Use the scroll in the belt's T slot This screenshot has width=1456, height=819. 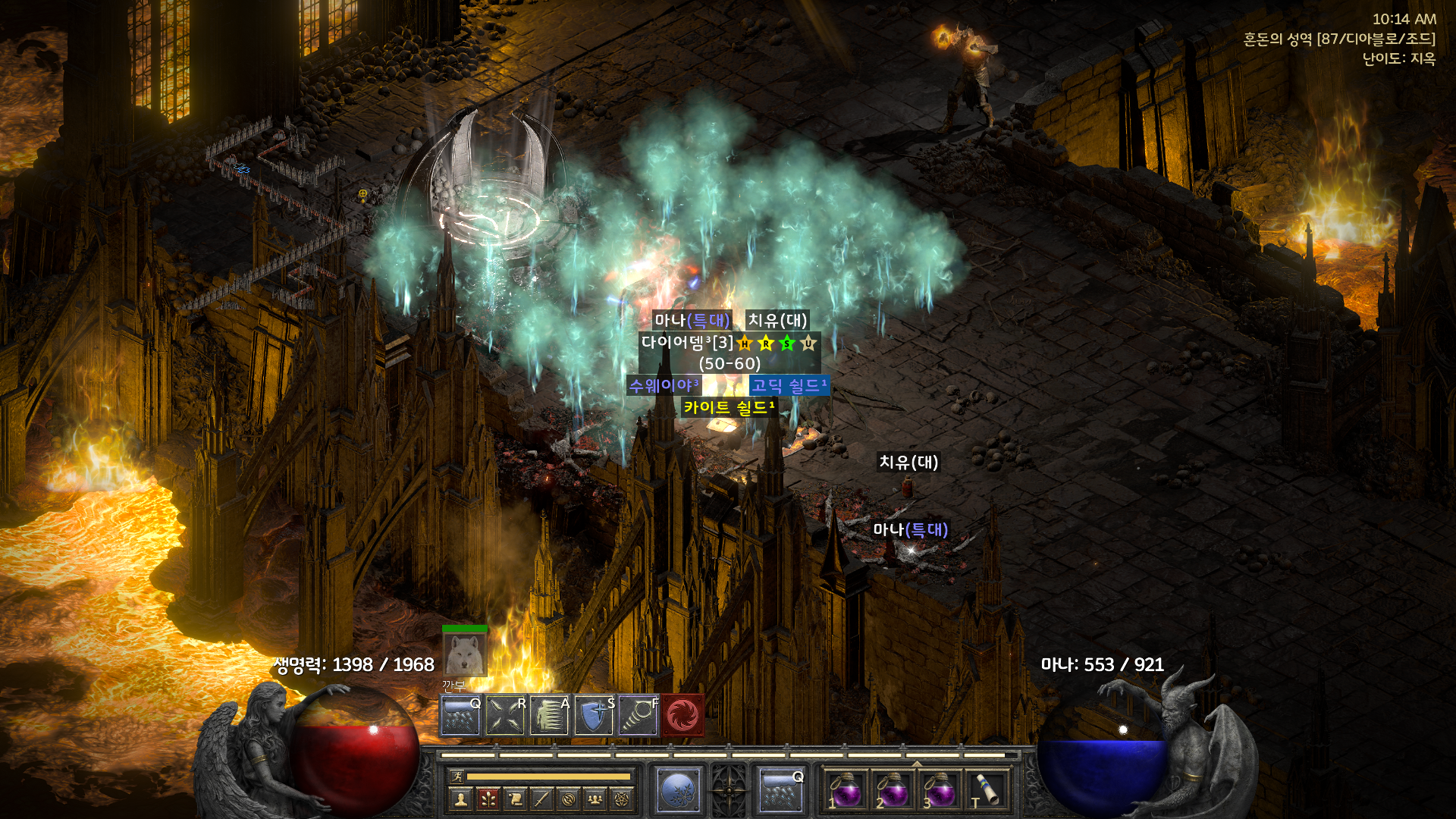click(x=986, y=790)
